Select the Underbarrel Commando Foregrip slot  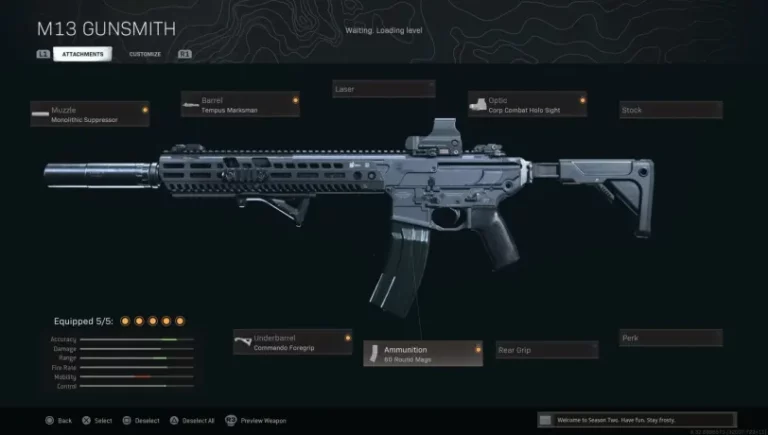(x=292, y=342)
